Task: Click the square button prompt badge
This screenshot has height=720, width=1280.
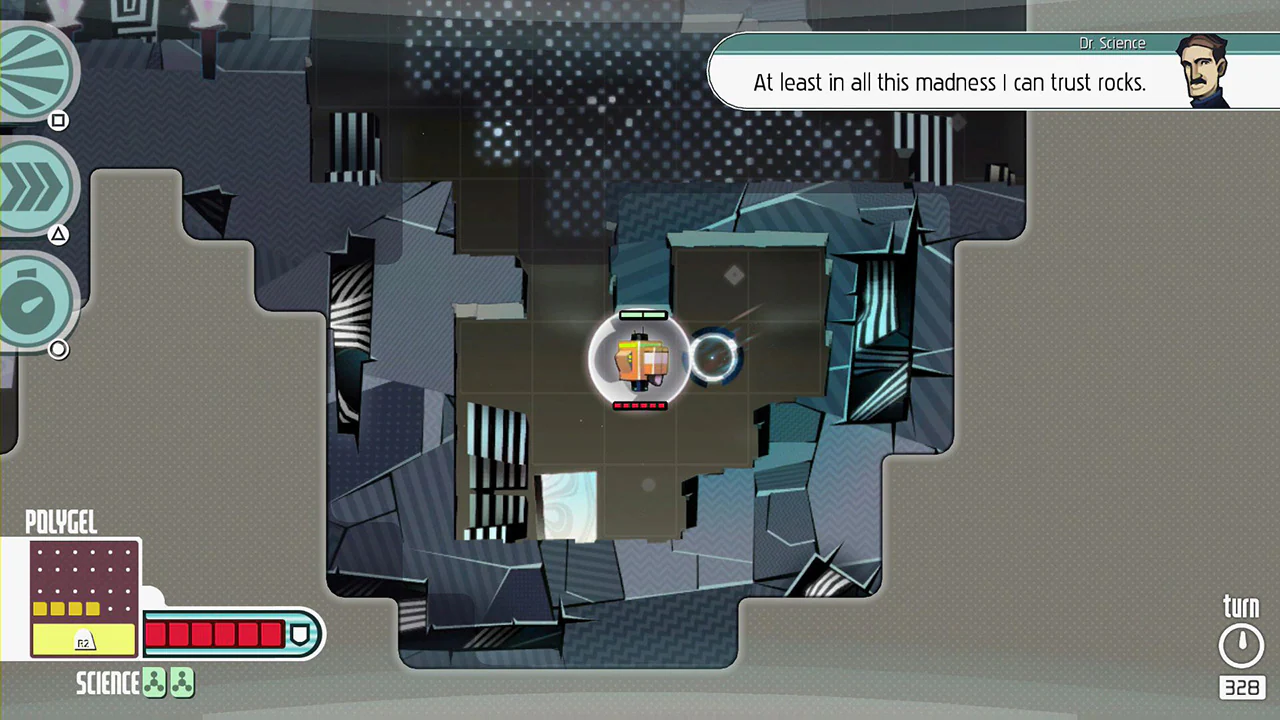Action: (58, 120)
